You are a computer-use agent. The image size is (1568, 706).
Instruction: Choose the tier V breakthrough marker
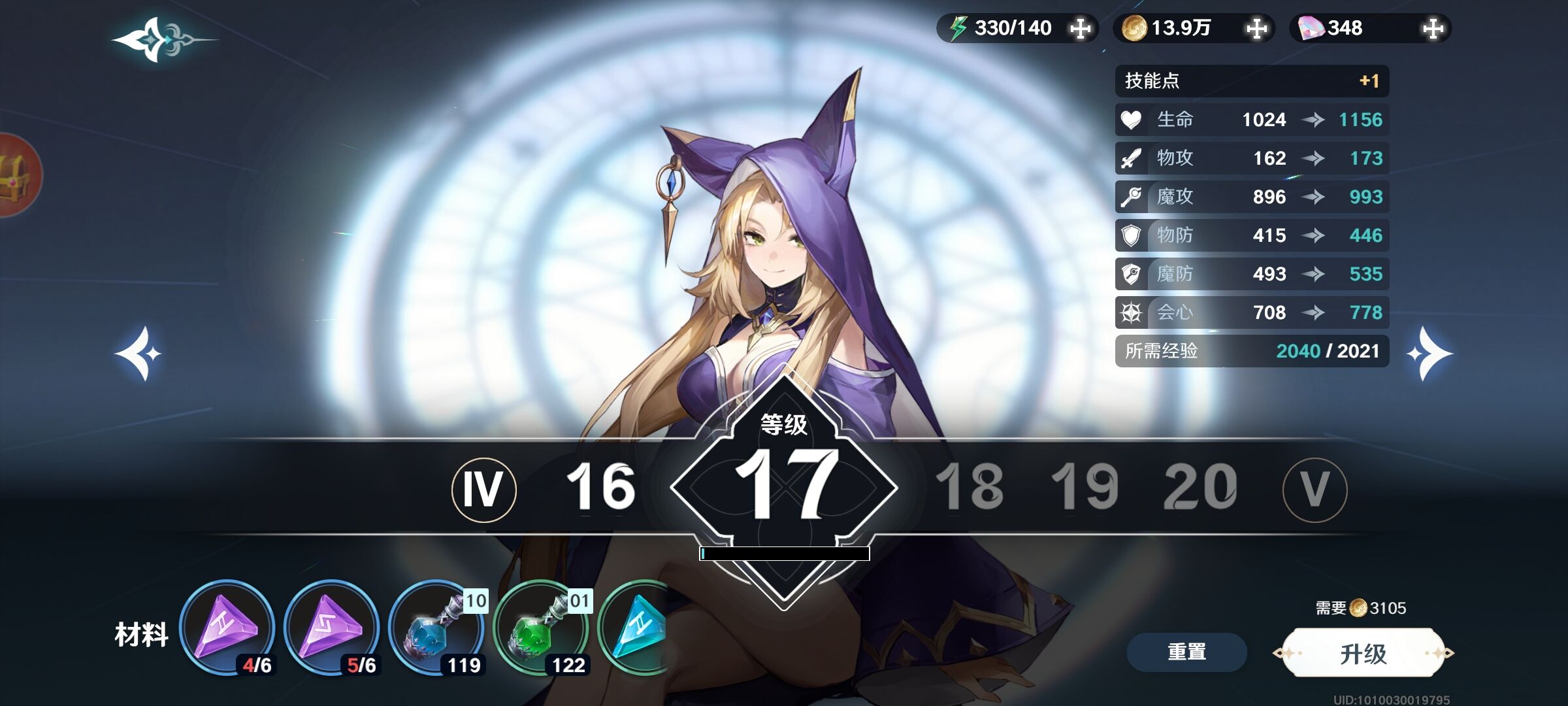tap(1315, 490)
